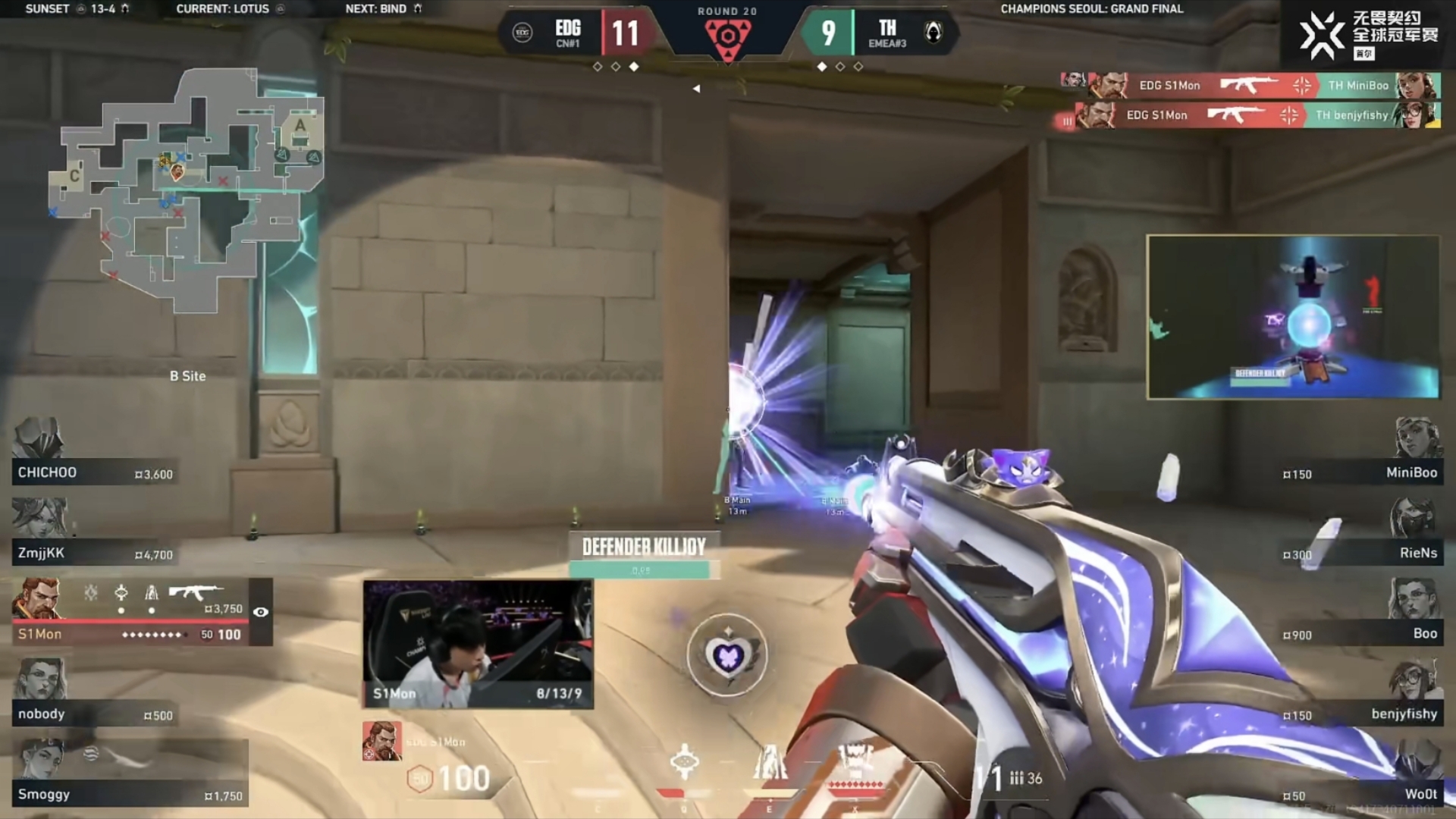Toggle the eye icon beside S1Mon
Viewport: 1456px width, 819px height.
coord(261,612)
